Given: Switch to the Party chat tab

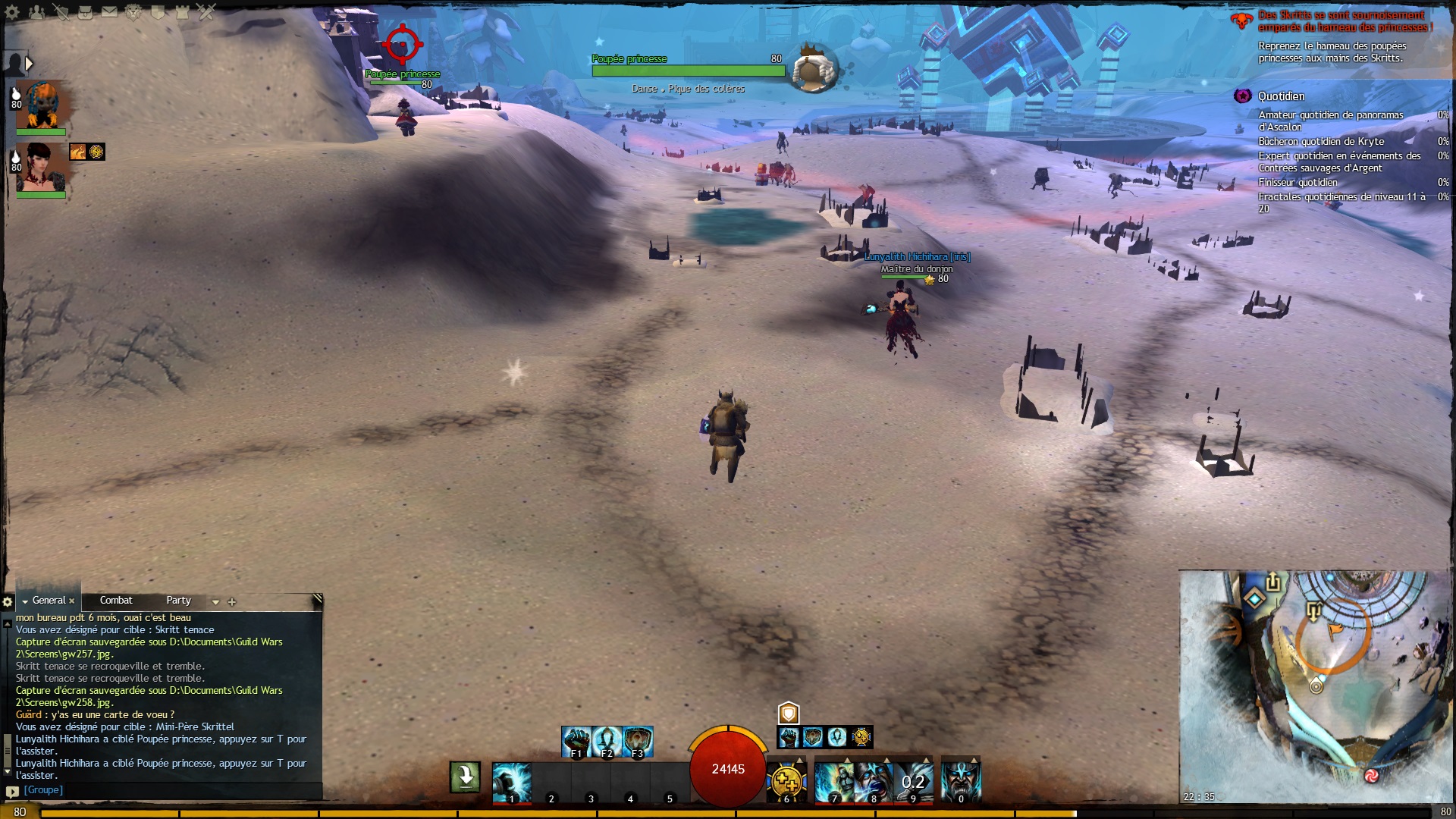Looking at the screenshot, I should click(179, 601).
